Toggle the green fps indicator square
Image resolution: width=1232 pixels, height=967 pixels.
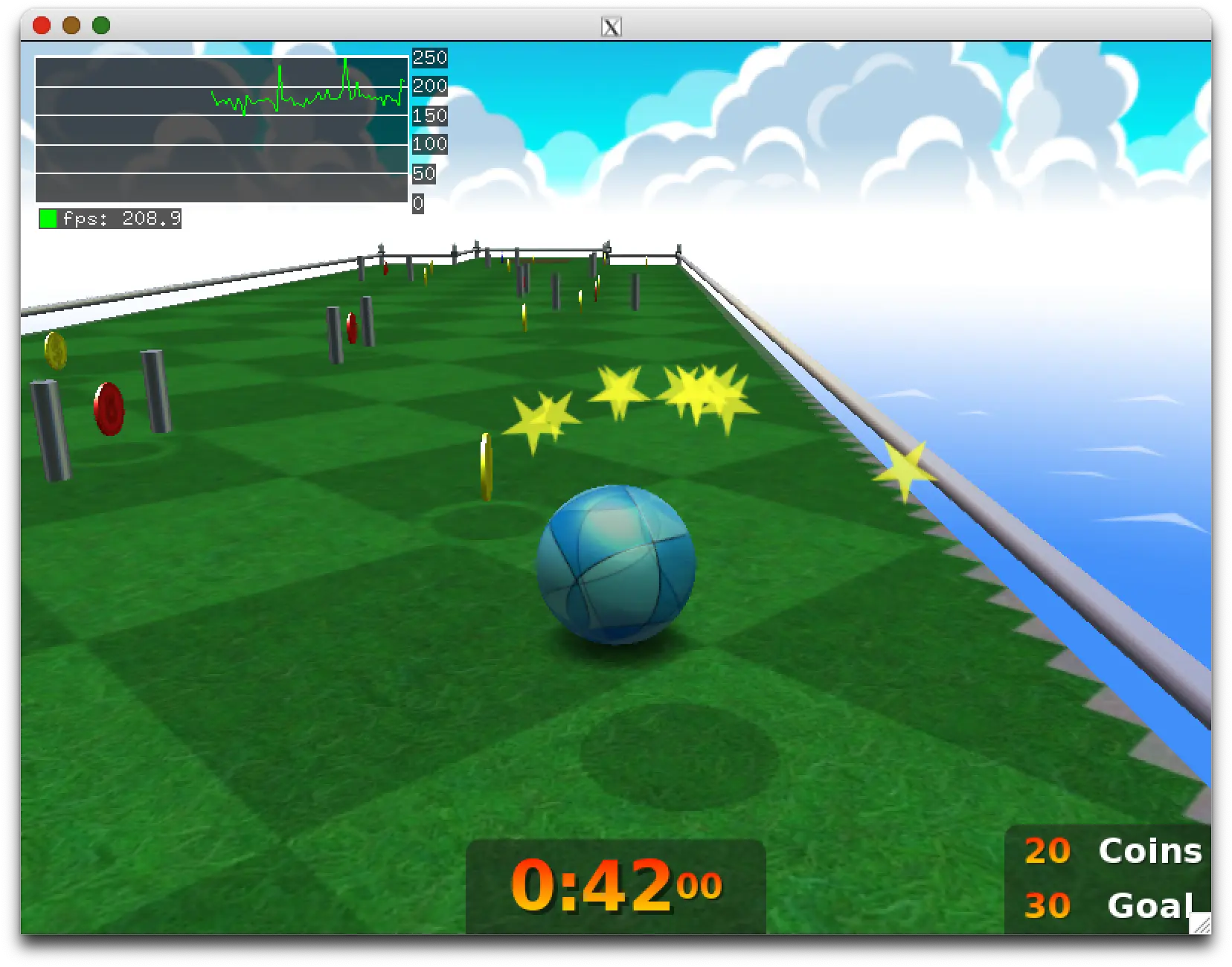tap(48, 218)
